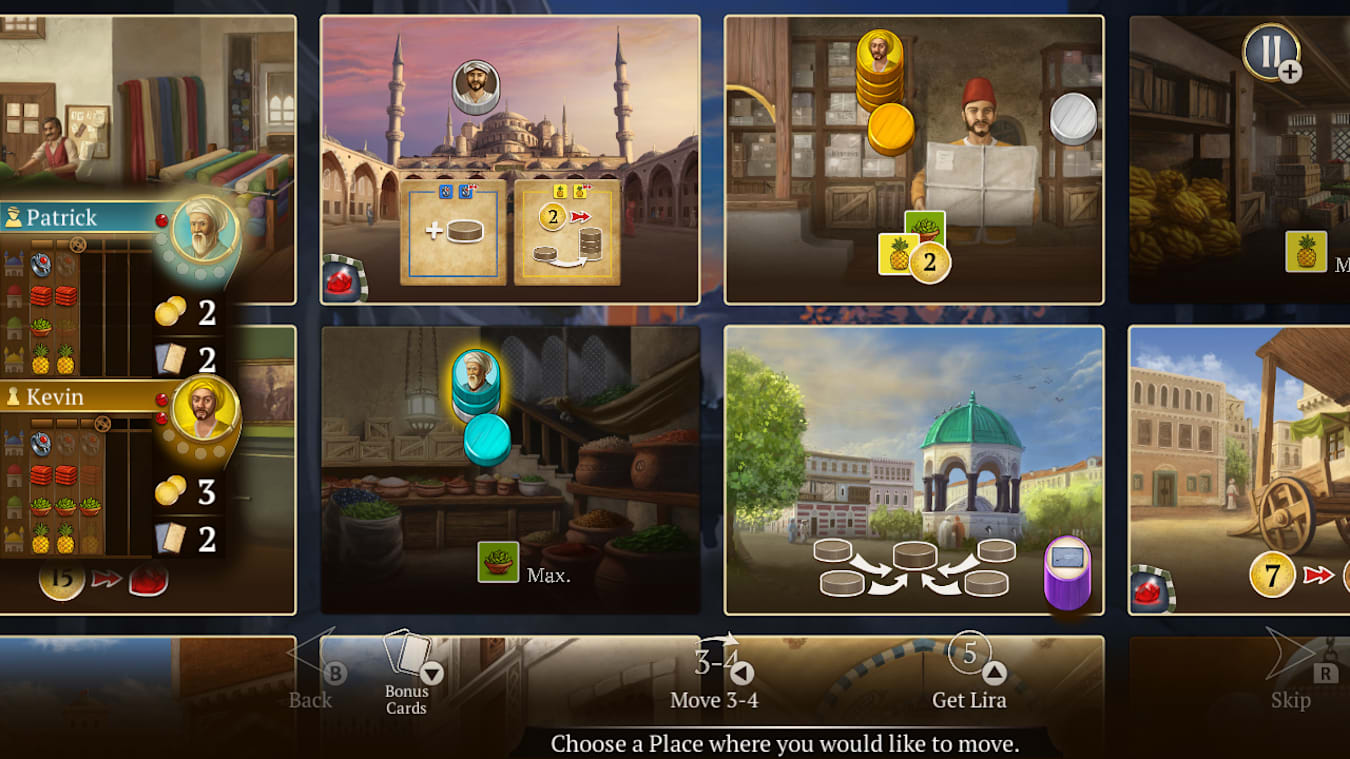Expand the Bonus Cards dropdown arrow
The height and width of the screenshot is (759, 1350).
(434, 672)
